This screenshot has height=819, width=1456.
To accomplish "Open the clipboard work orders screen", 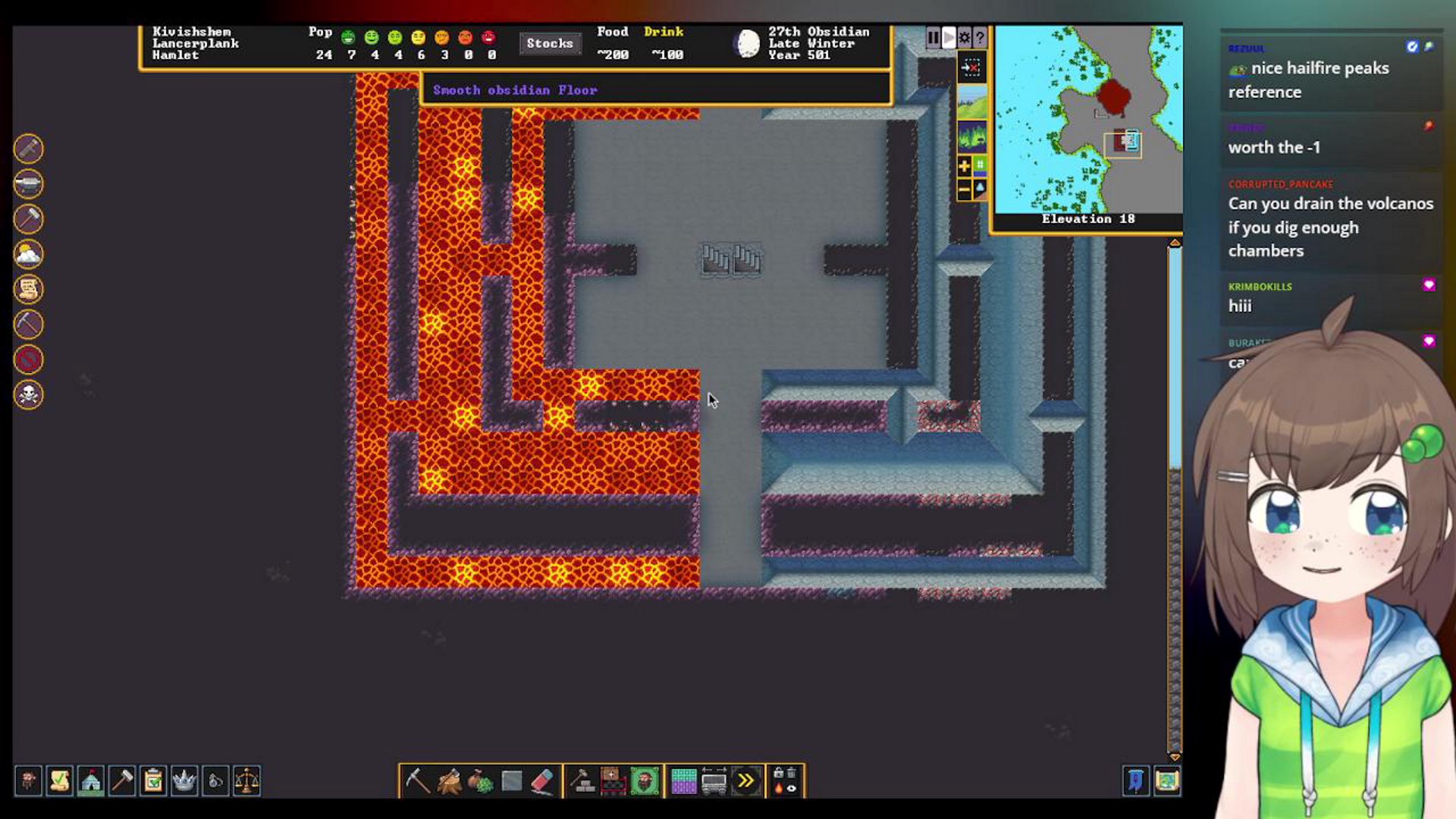I will click(x=153, y=780).
